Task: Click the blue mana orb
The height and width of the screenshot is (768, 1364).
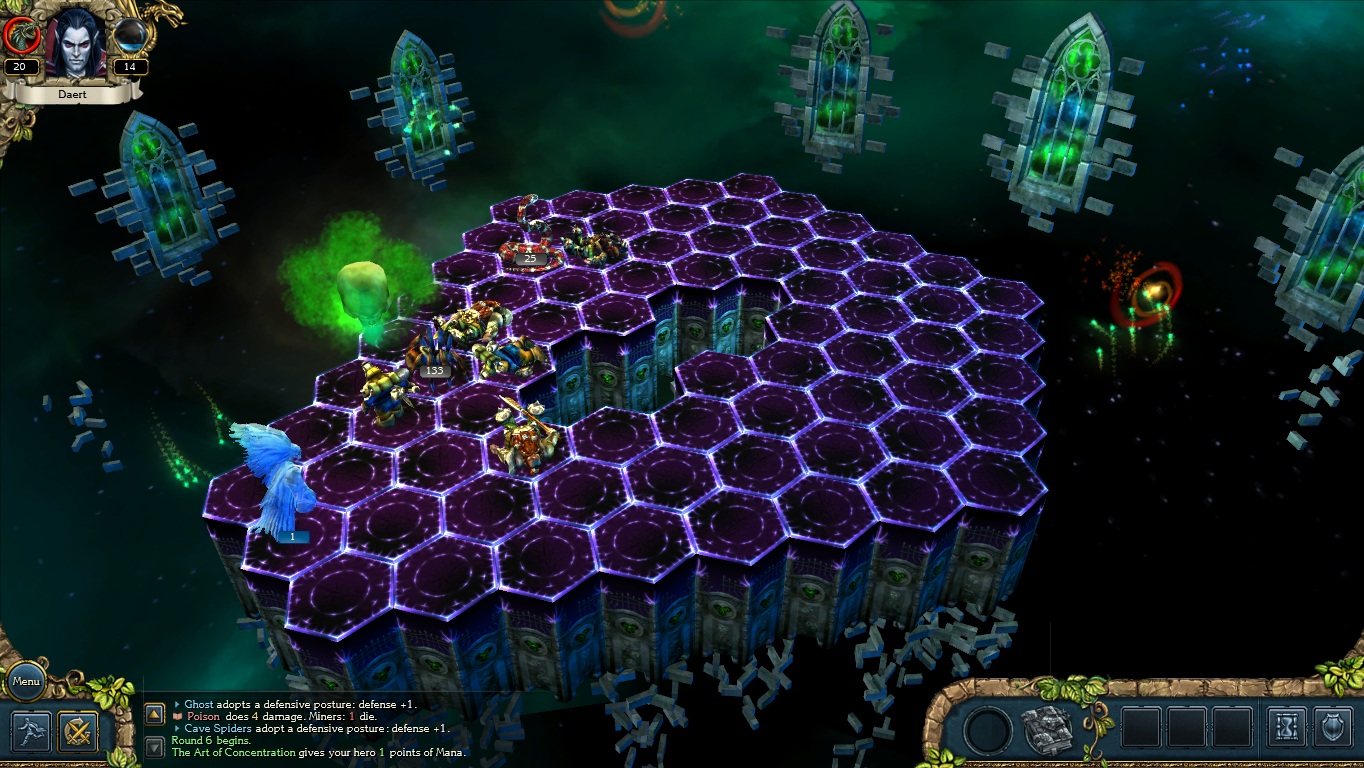Action: coord(130,37)
